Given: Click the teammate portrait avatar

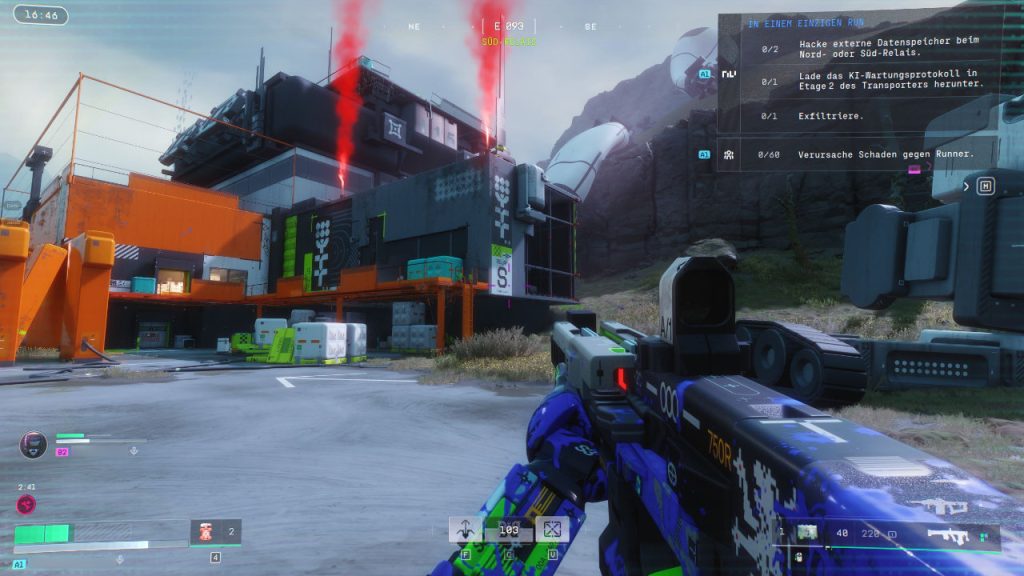Looking at the screenshot, I should click(33, 444).
